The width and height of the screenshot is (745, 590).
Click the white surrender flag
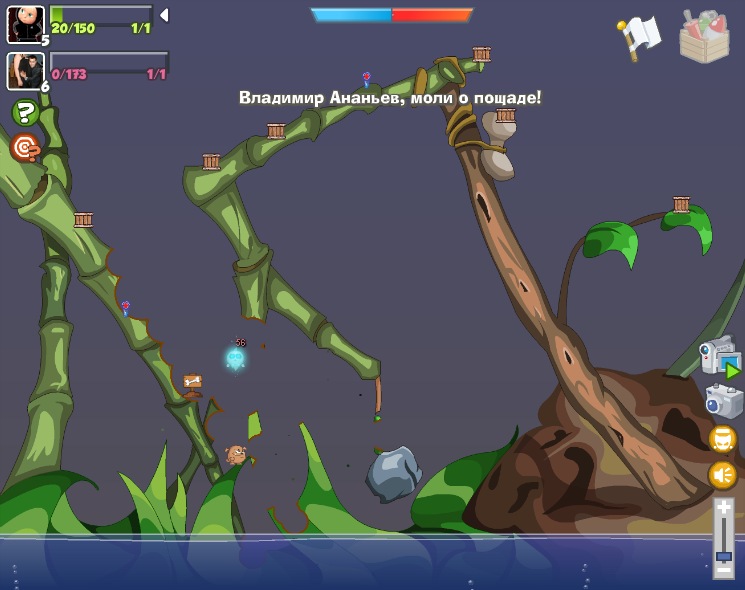[640, 36]
